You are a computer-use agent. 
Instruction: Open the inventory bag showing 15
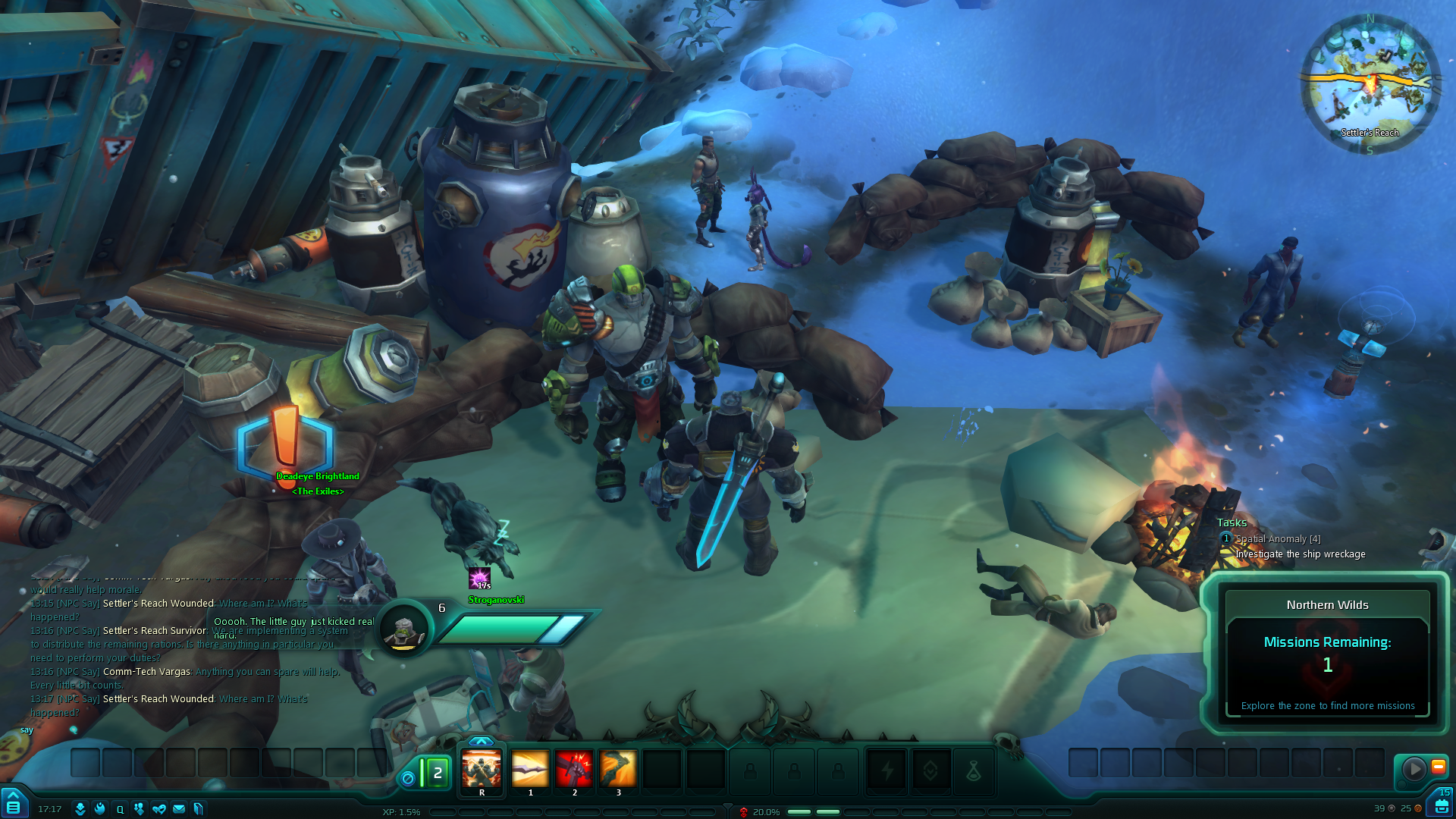coord(1441,804)
